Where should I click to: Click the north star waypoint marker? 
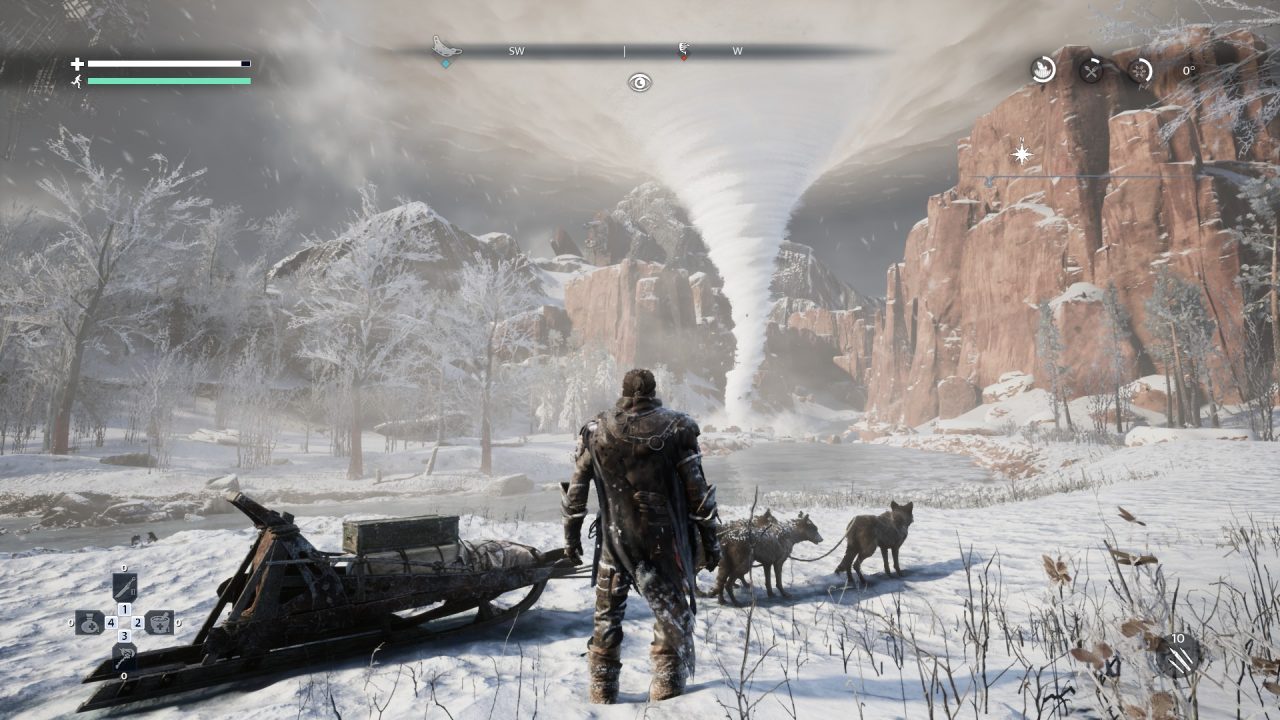[x=1022, y=154]
